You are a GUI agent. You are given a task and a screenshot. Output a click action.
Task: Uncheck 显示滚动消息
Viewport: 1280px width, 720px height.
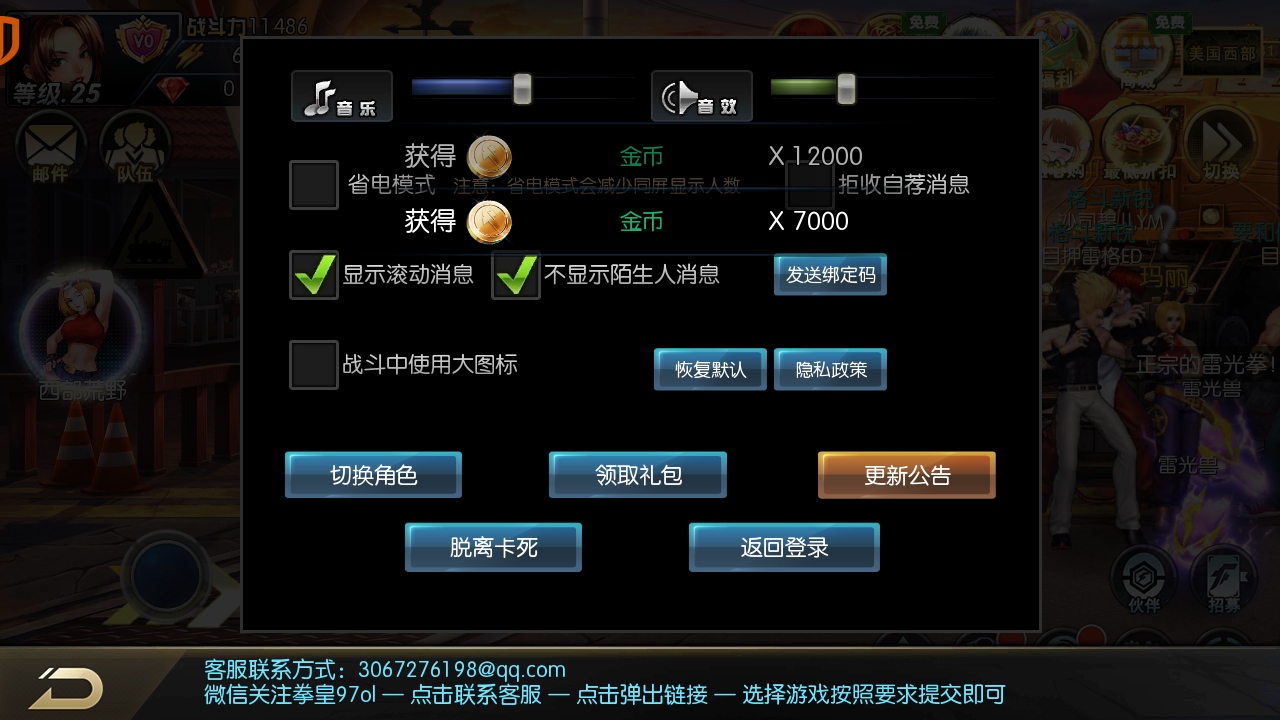tap(313, 275)
